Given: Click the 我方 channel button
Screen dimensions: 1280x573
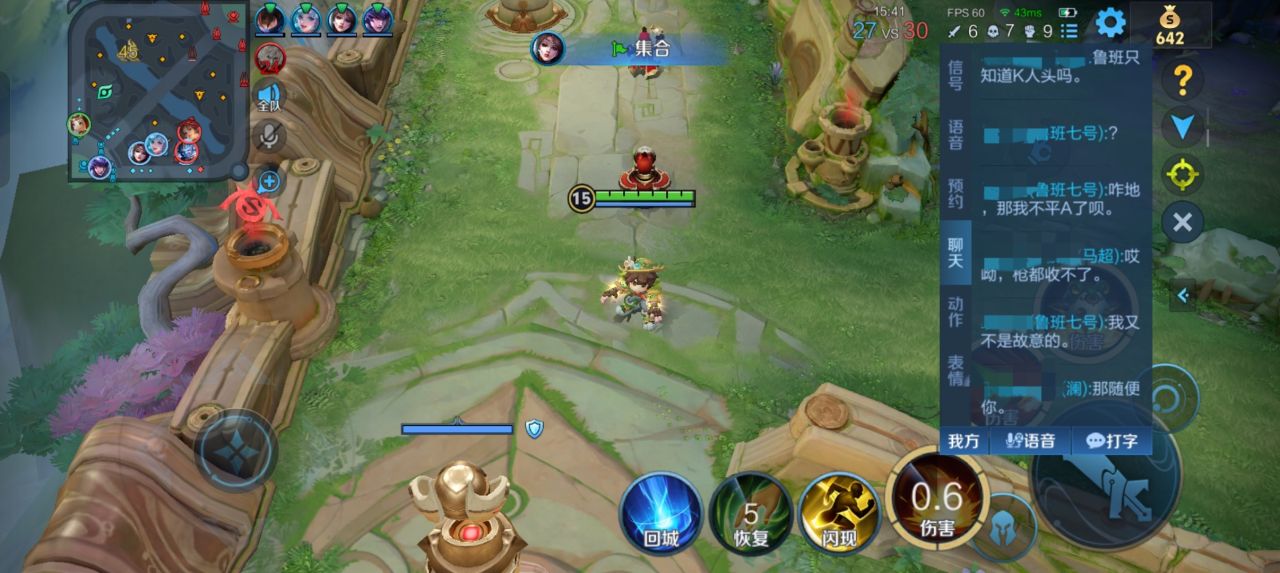Looking at the screenshot, I should coord(964,441).
